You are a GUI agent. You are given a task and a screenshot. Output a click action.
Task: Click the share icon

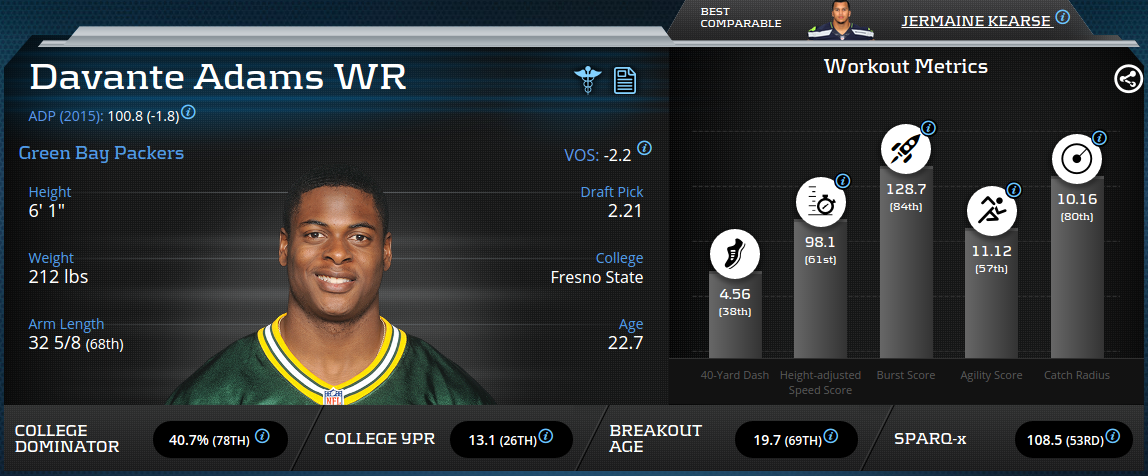pyautogui.click(x=1128, y=79)
